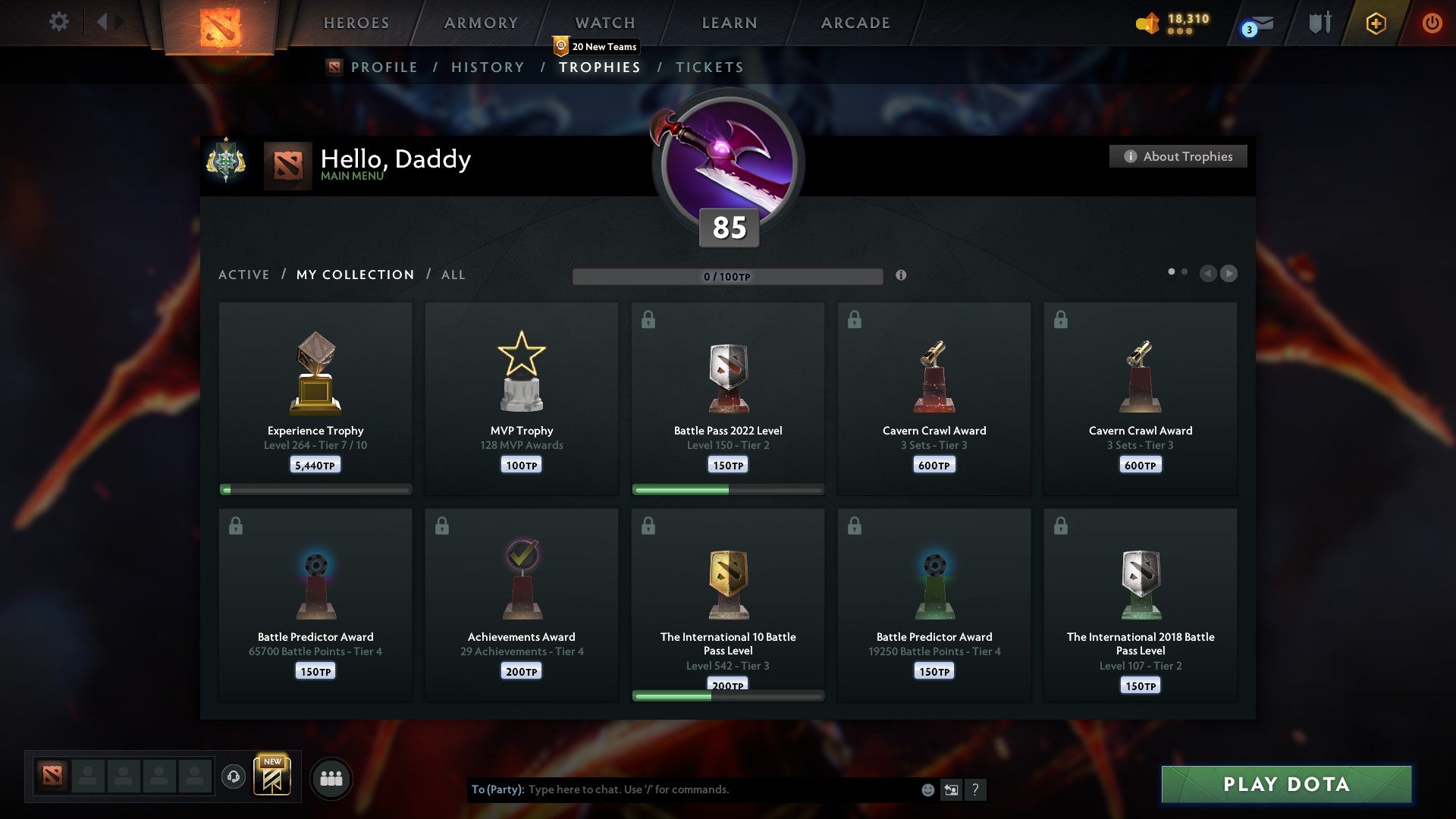Image resolution: width=1456 pixels, height=819 pixels.
Task: Advance trophy pages with right arrow
Action: [1228, 274]
